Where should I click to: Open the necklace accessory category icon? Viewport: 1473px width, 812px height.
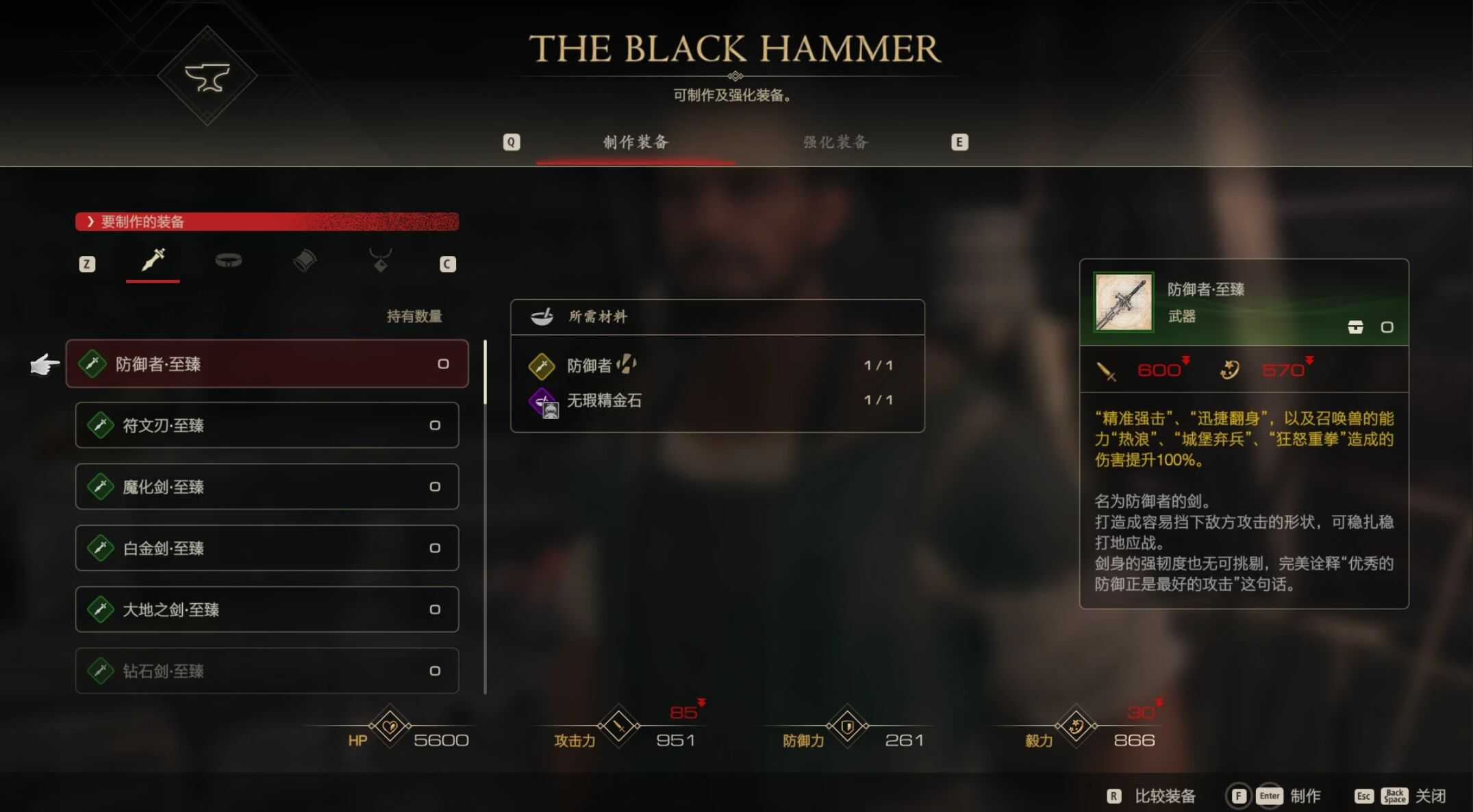click(x=380, y=261)
